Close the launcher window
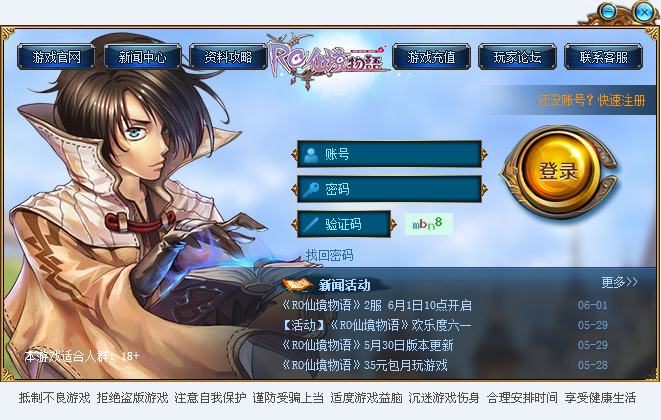 643,11
